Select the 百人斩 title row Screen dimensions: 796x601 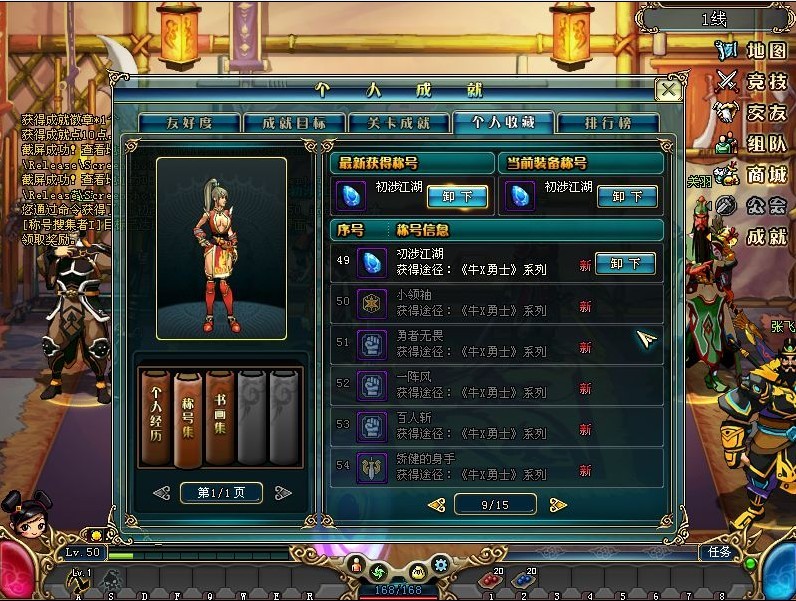tap(496, 427)
